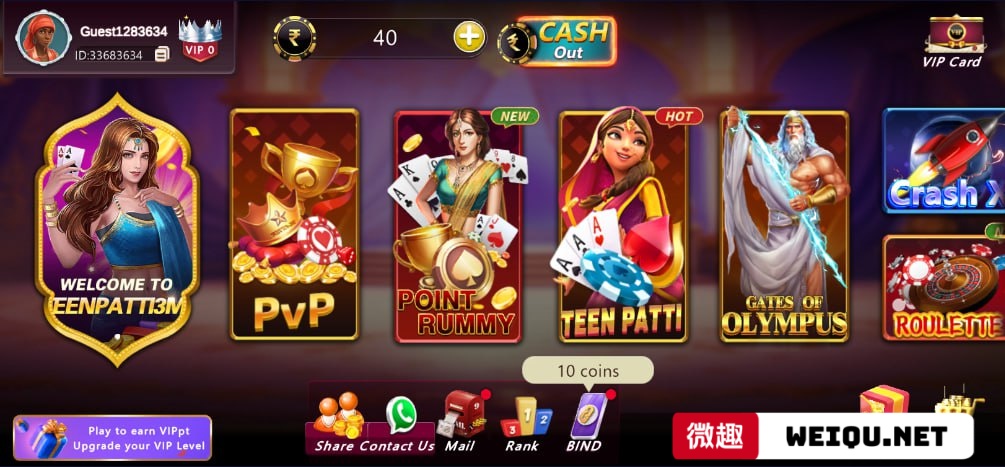The width and height of the screenshot is (1005, 467).
Task: Open the Upgrade your VIP Level banner
Action: [x=112, y=437]
